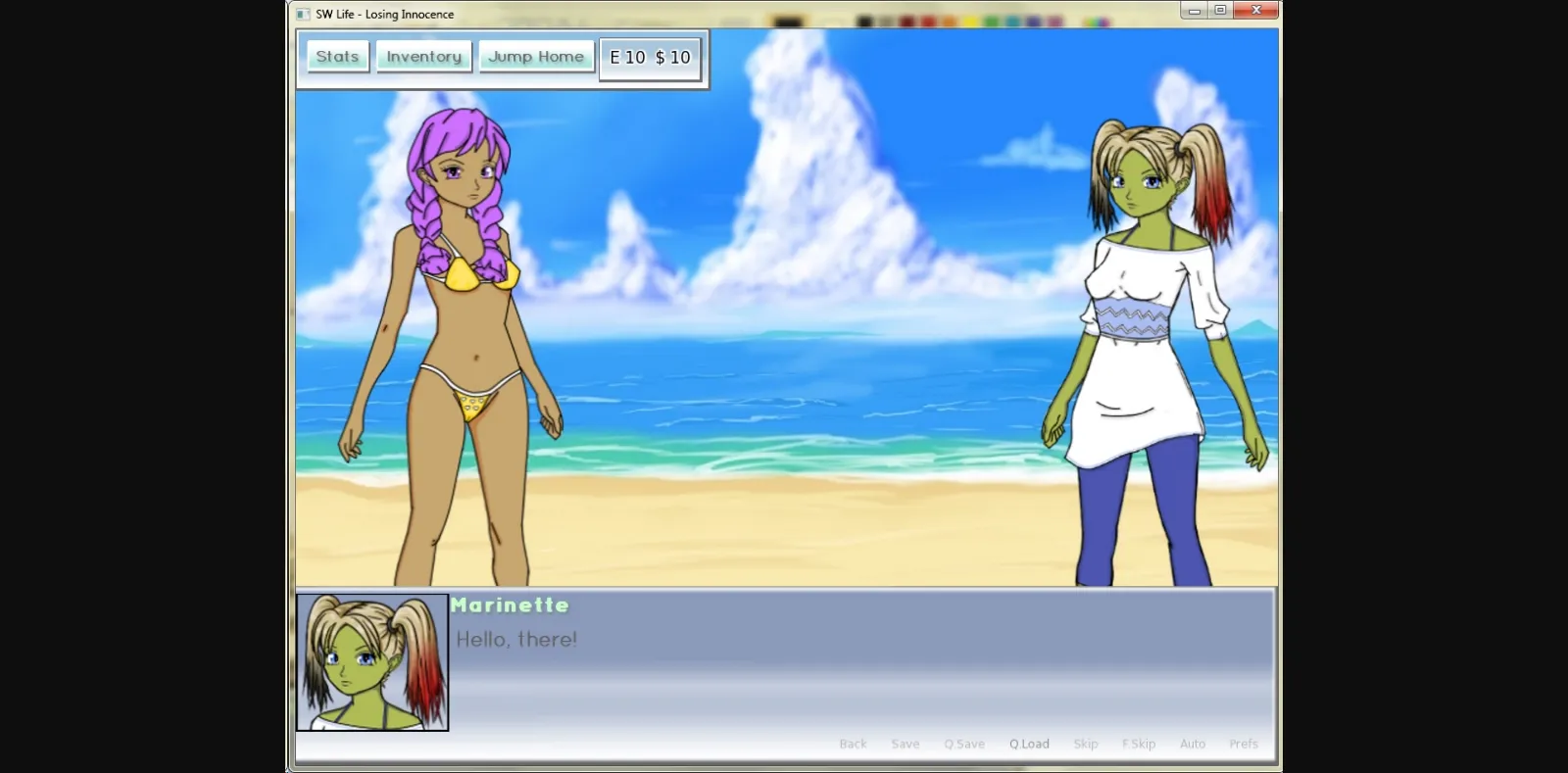Click the E 10 $ 10 money display
This screenshot has width=1568, height=773.
pos(650,57)
